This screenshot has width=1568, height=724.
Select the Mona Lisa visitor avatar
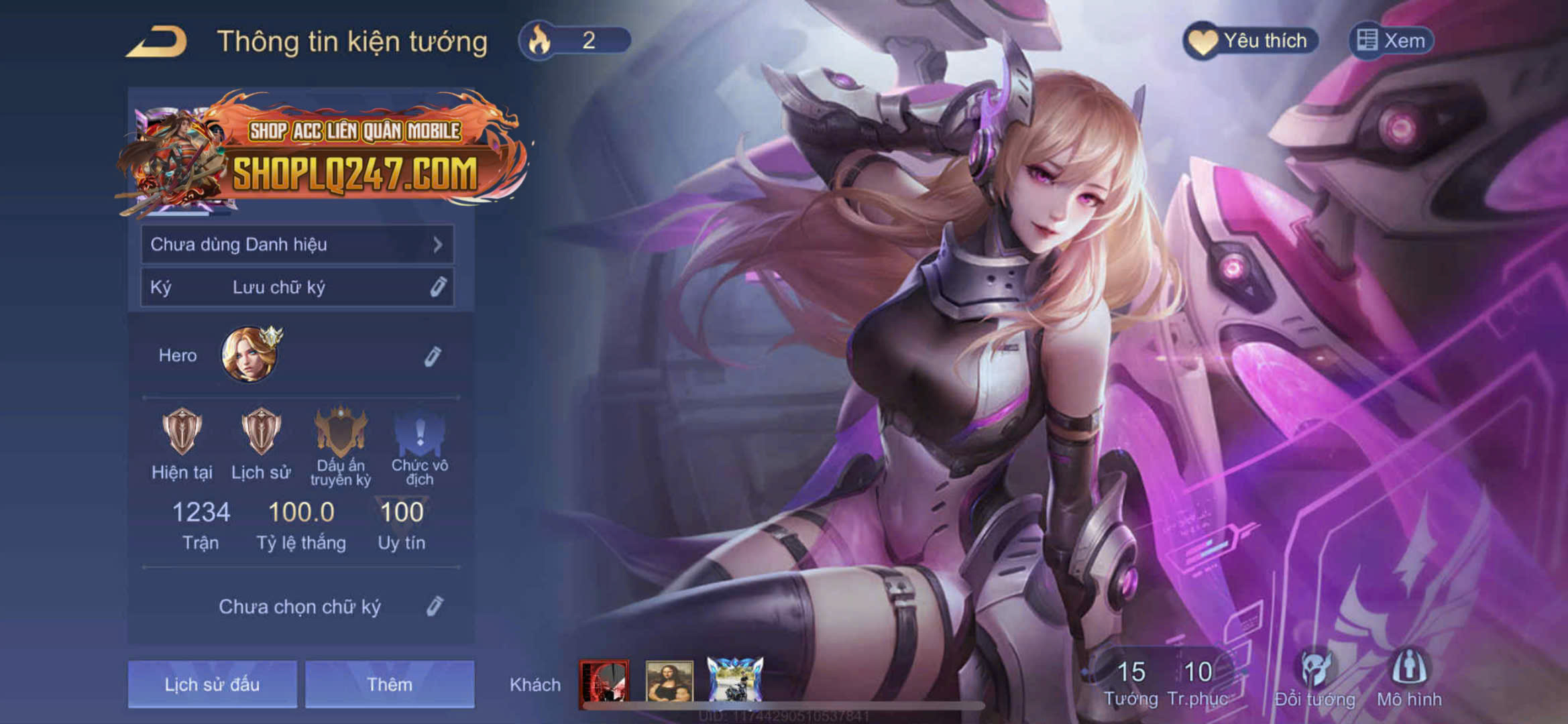pyautogui.click(x=669, y=681)
